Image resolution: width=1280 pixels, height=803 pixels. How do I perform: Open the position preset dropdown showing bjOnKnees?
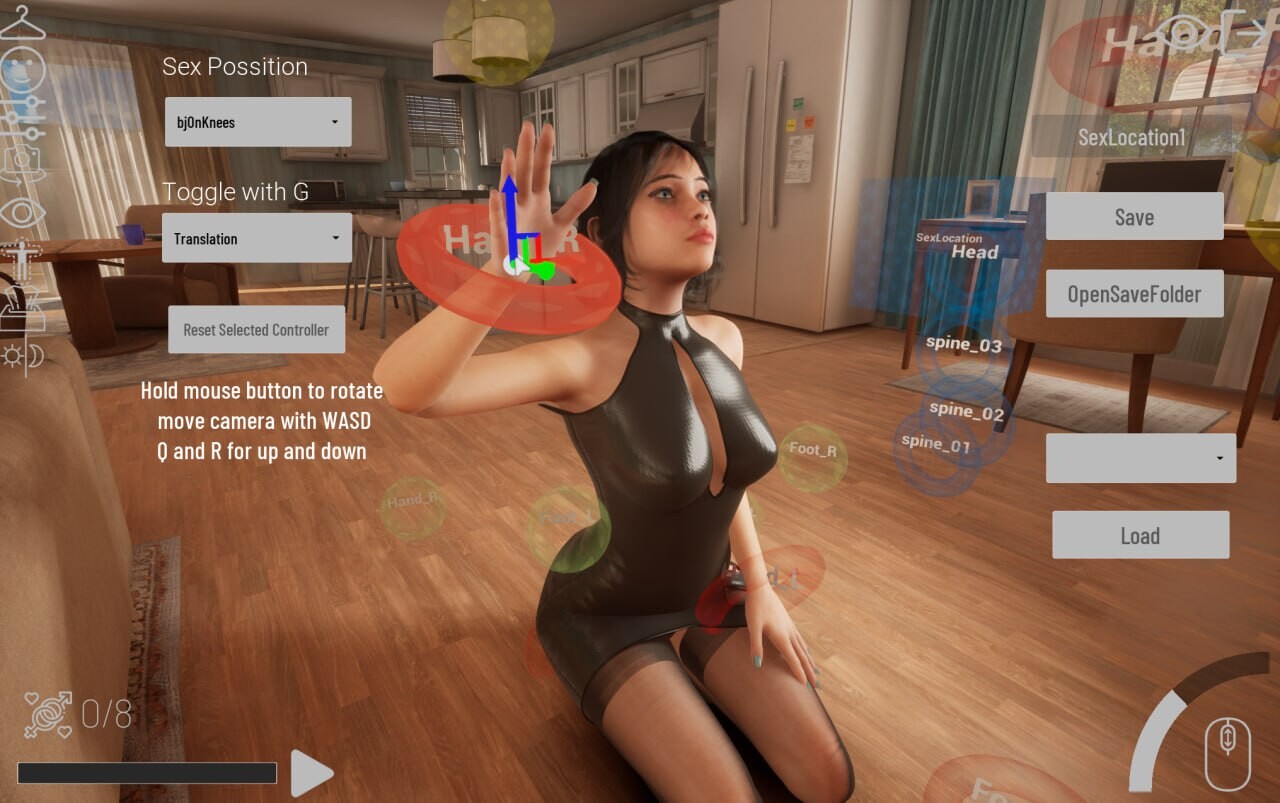(258, 122)
